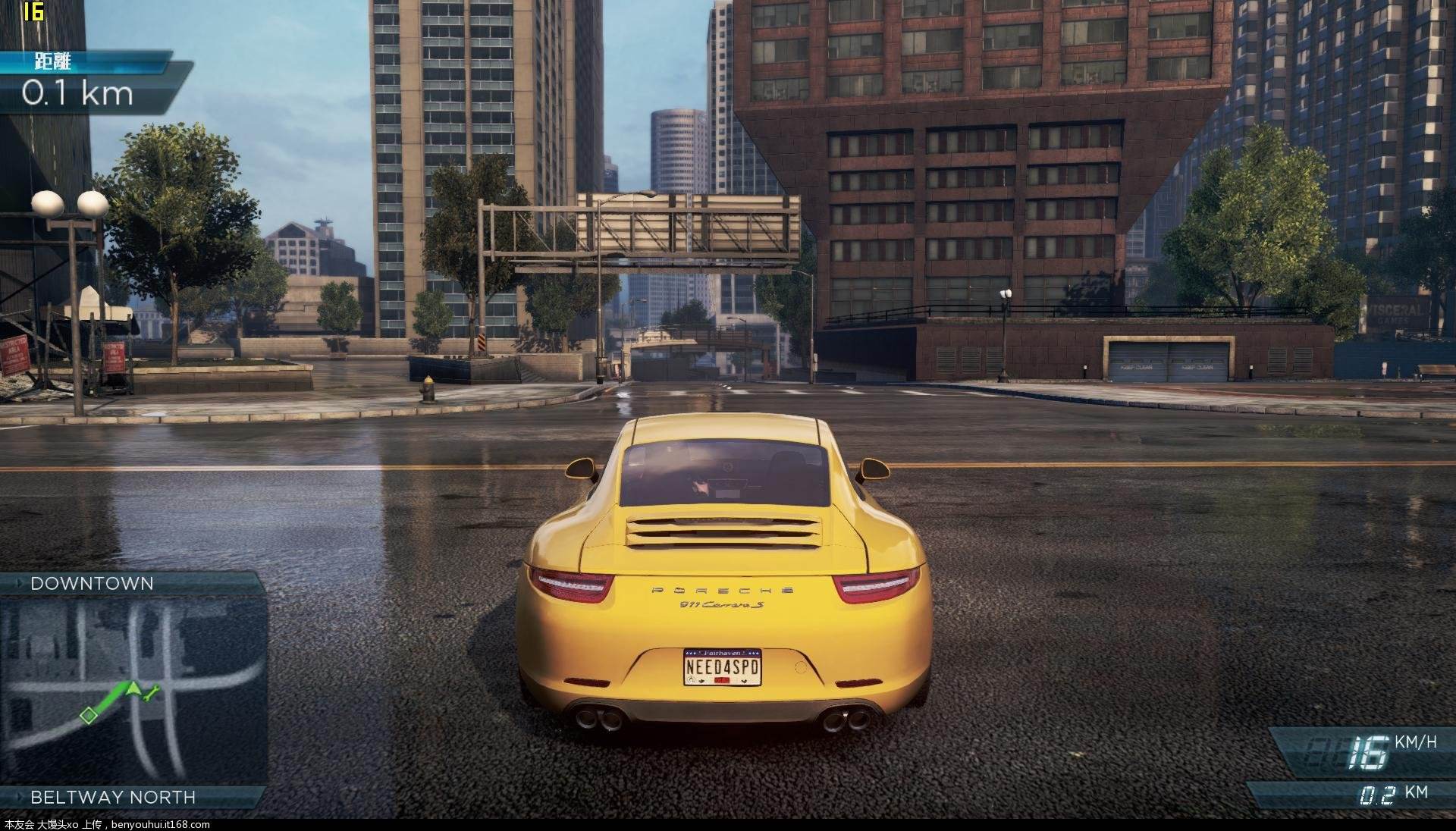Select the BELTWAY NORTH street name bar
Image resolution: width=1456 pixels, height=831 pixels.
113,796
